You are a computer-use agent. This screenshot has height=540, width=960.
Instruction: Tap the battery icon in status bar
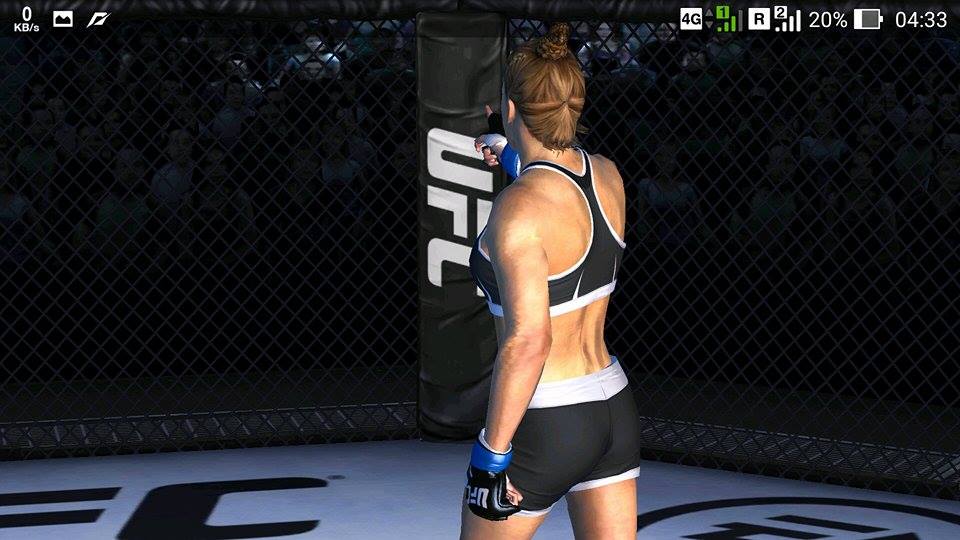868,19
